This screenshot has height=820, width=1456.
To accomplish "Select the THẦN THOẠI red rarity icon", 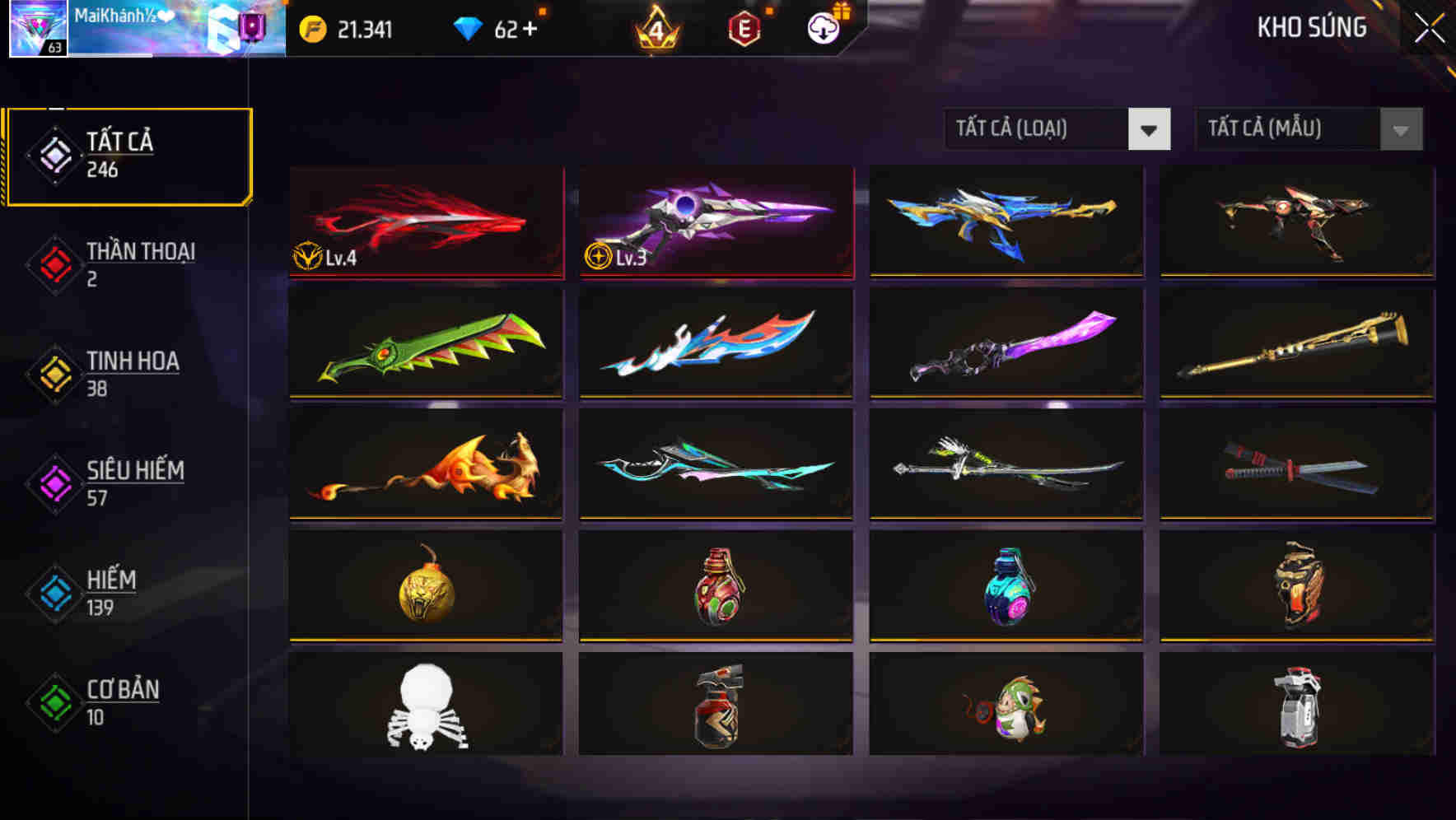I will point(54,263).
